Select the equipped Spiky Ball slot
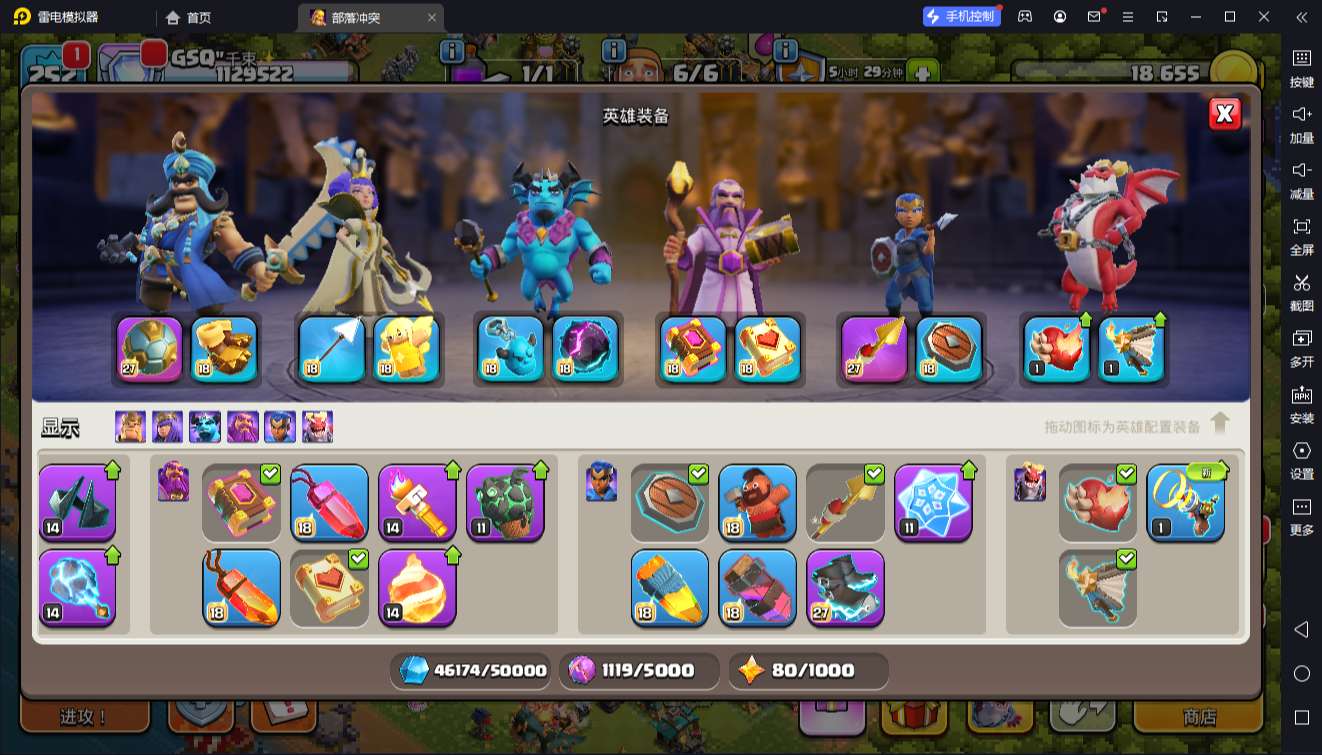 (x=150, y=349)
